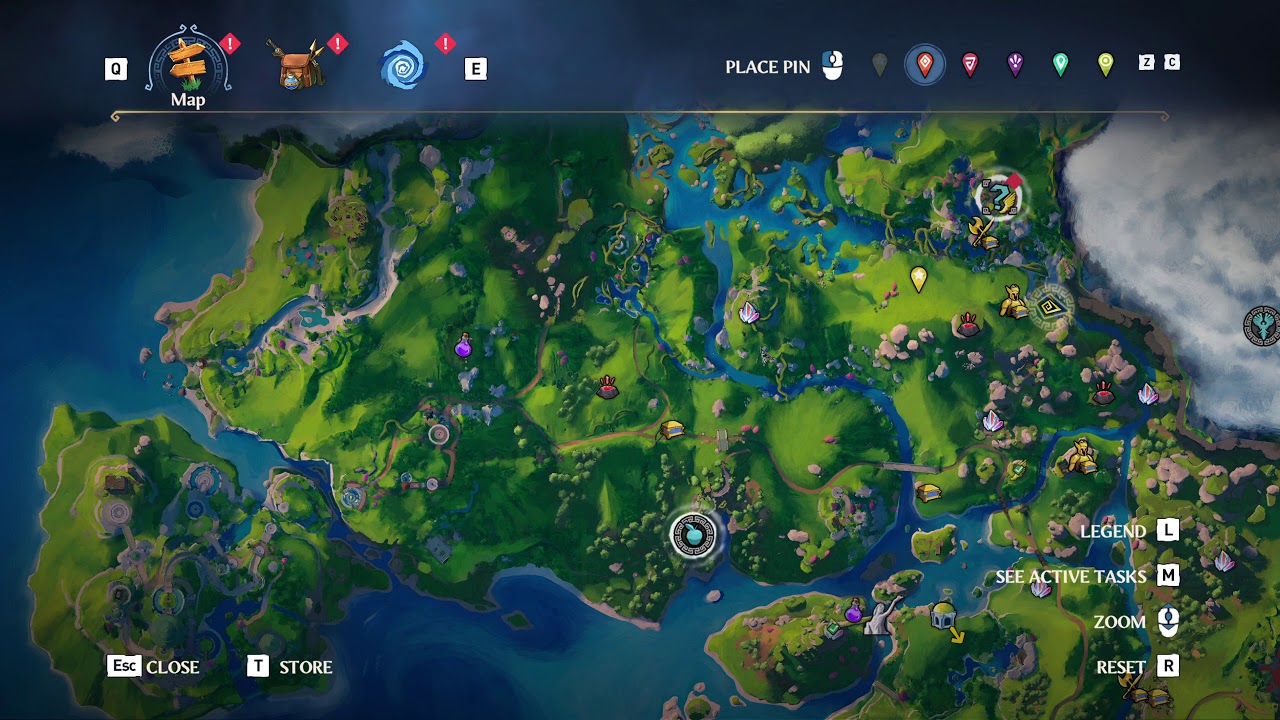Screen dimensions: 1280x720
Task: Choose the teal green pin
Action: [1060, 66]
